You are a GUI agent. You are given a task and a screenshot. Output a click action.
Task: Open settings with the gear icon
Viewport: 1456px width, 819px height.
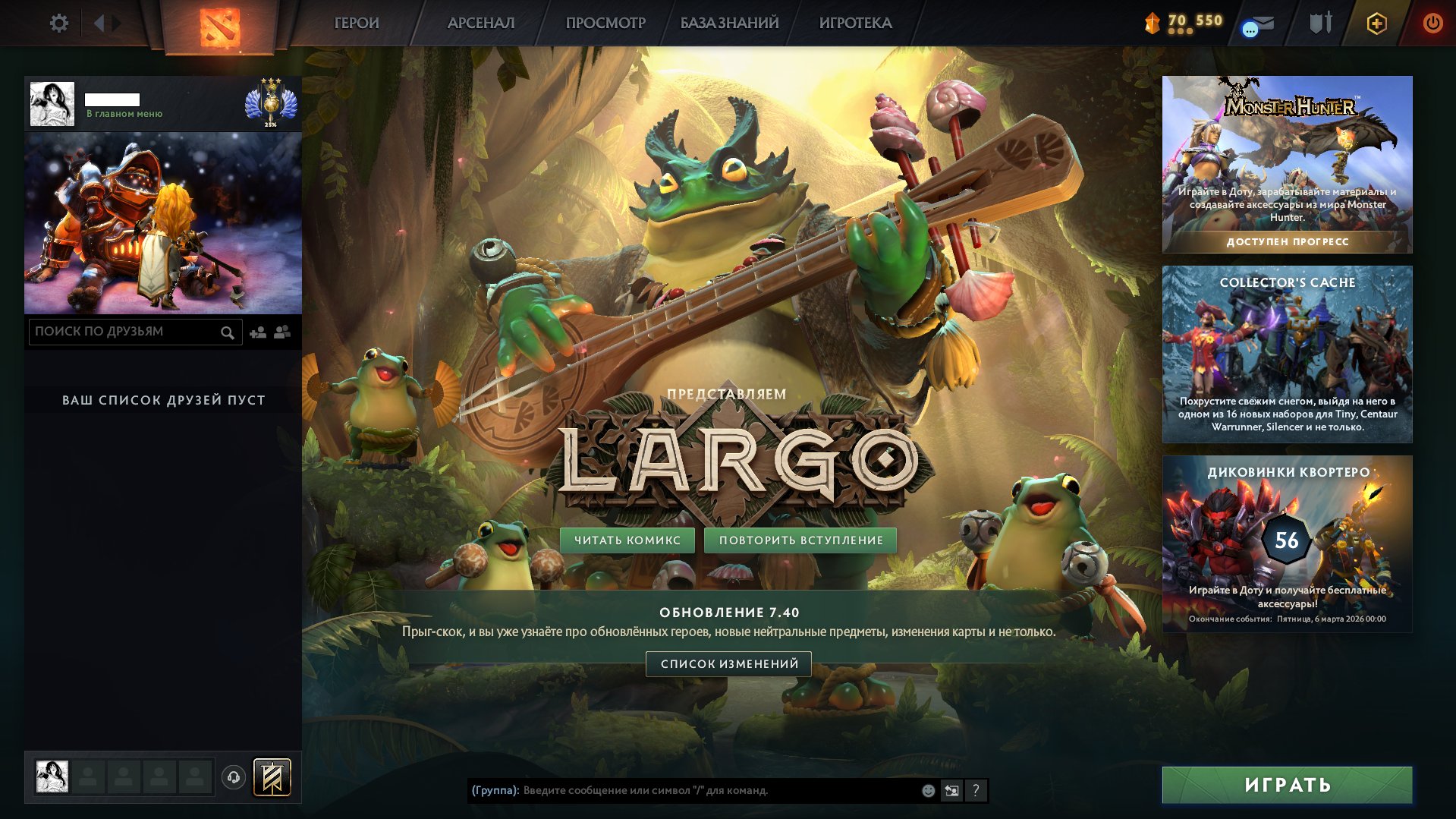coord(58,23)
